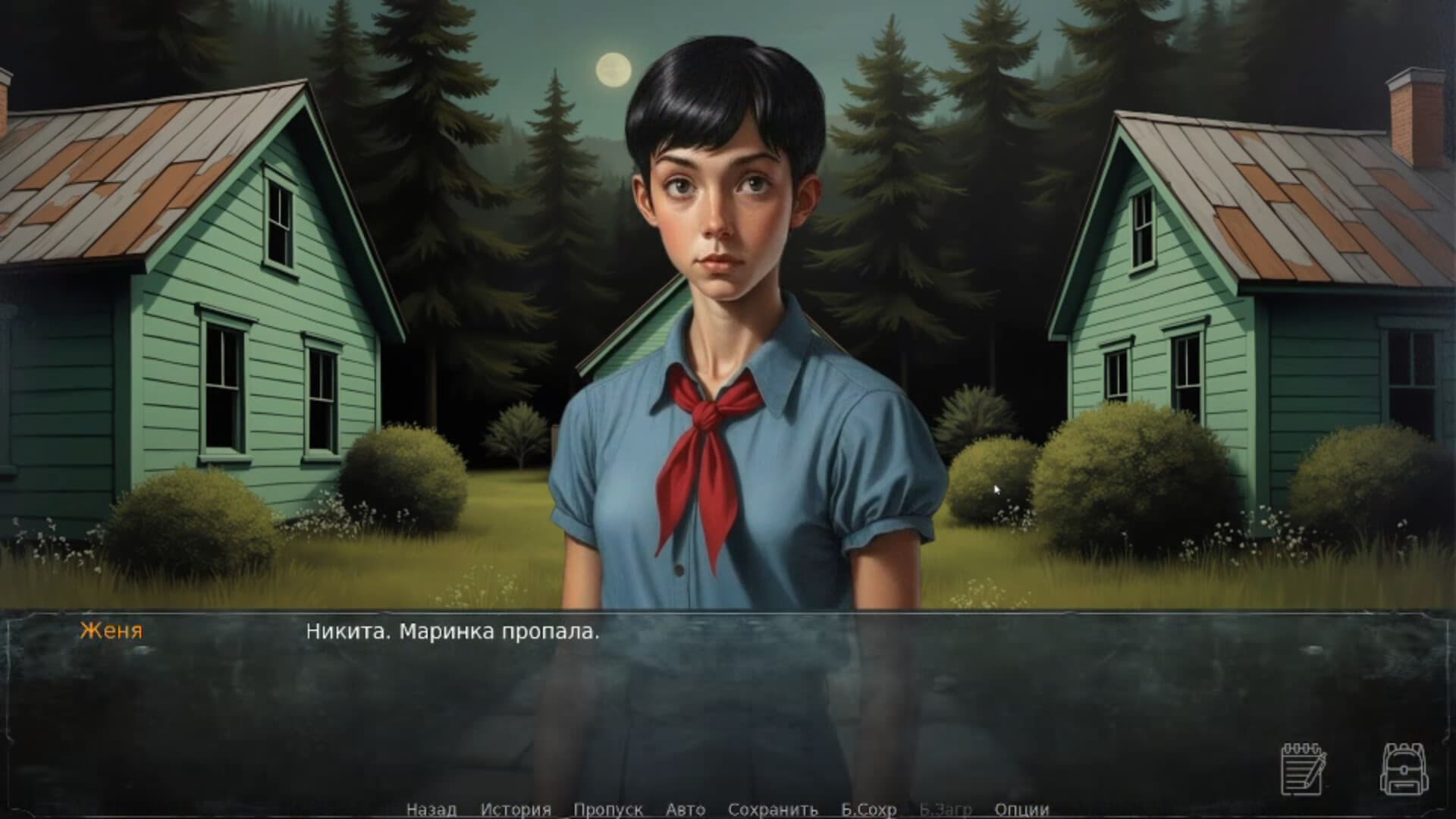Go back using the Назад option
The height and width of the screenshot is (819, 1456).
pos(432,810)
